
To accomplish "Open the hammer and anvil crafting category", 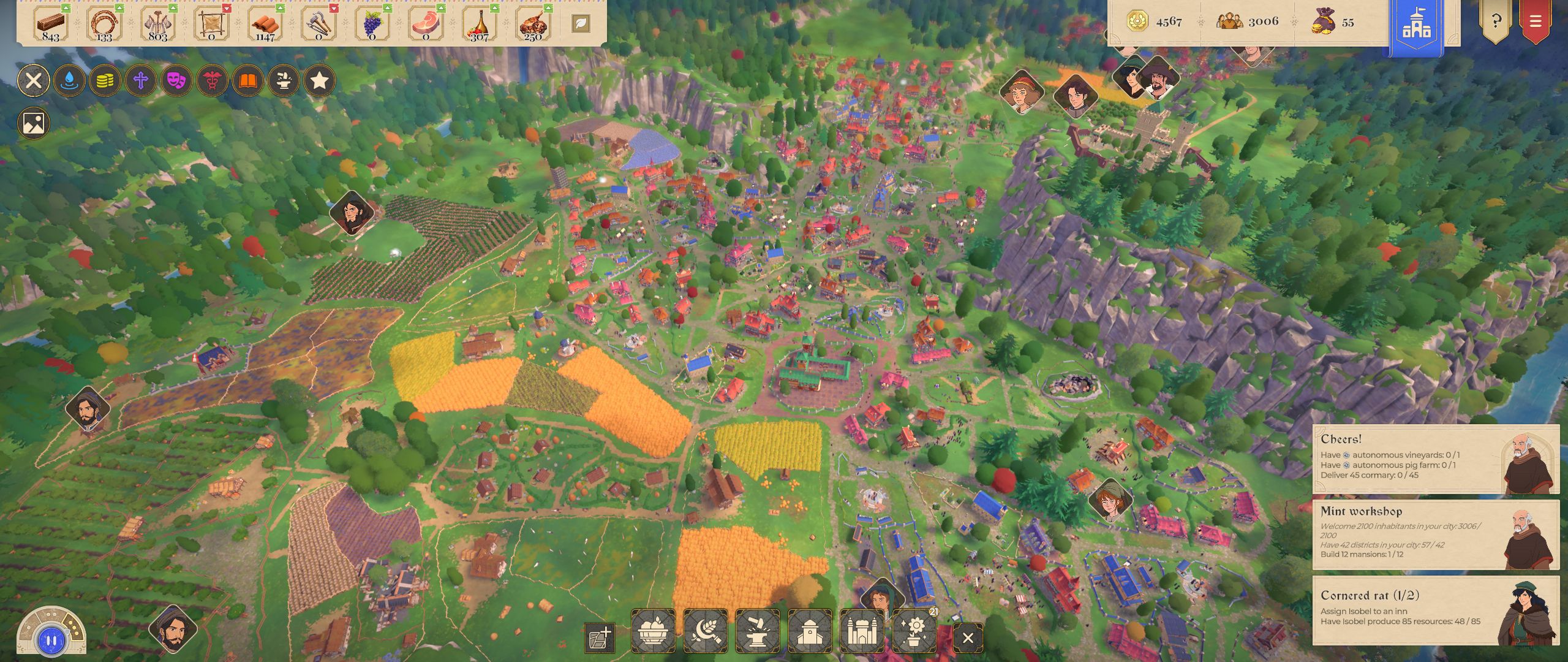I will click(x=758, y=631).
